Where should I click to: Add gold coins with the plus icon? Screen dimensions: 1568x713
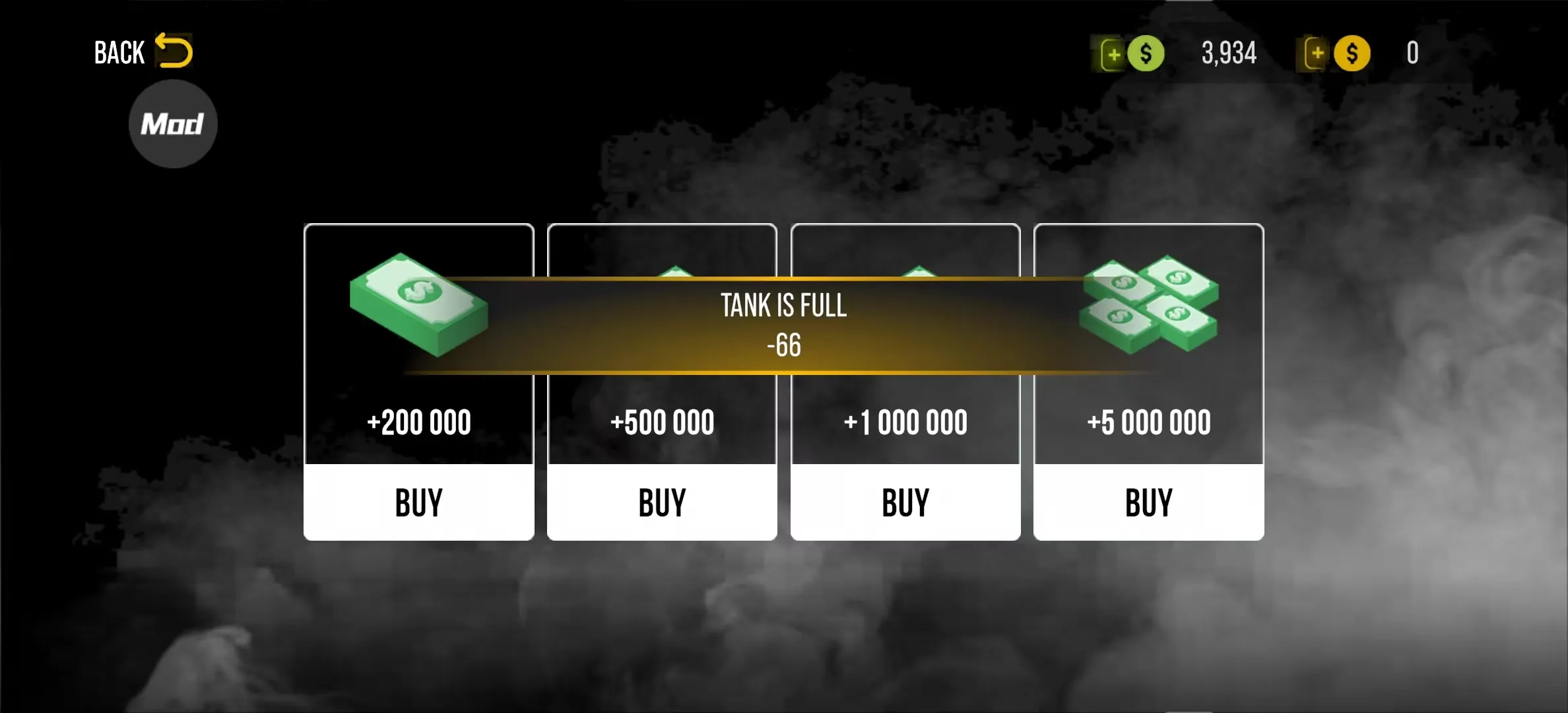[x=1317, y=53]
